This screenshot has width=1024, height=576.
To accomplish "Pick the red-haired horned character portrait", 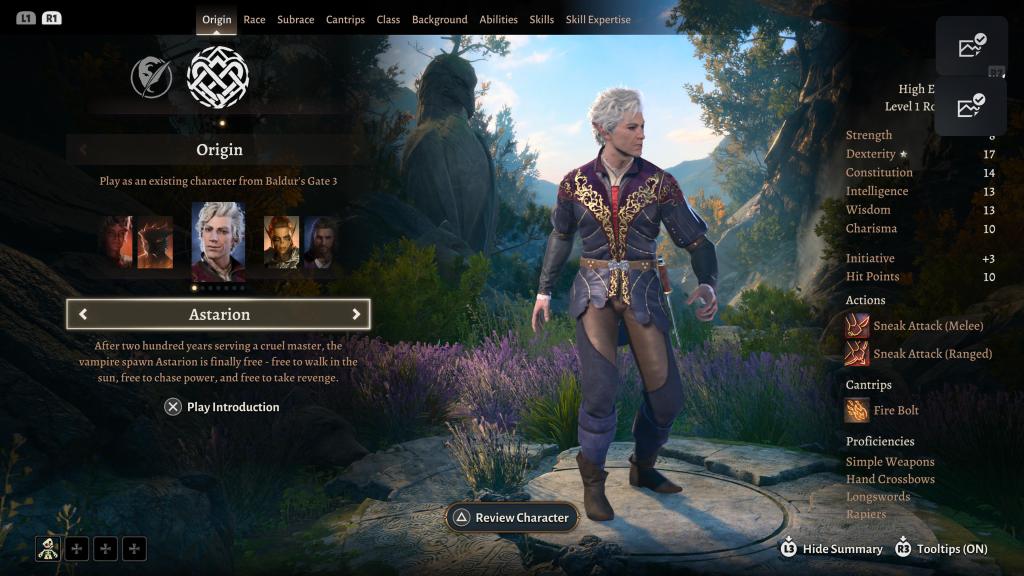I will [x=281, y=242].
